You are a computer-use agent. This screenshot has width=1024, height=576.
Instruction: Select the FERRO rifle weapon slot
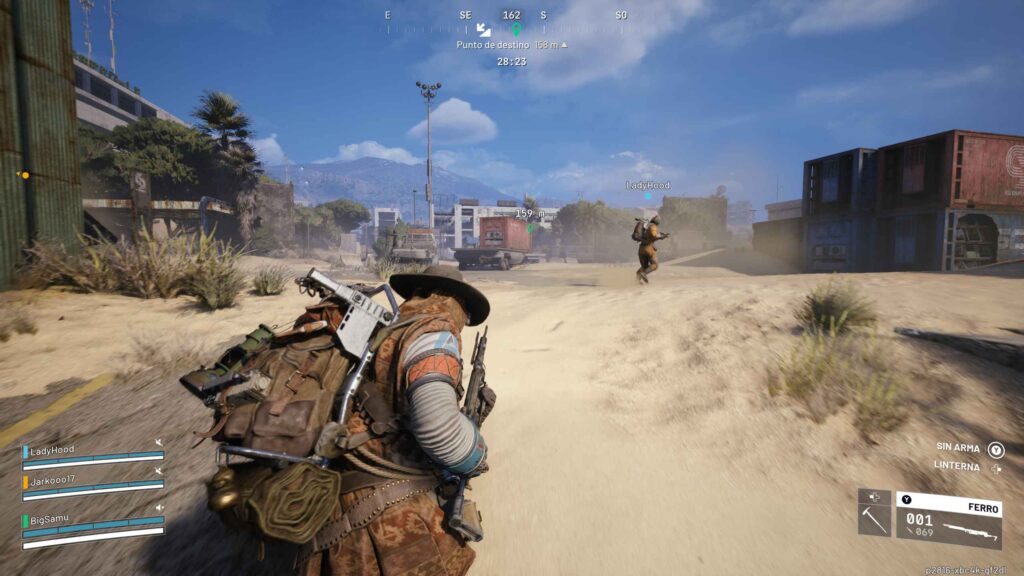(948, 520)
